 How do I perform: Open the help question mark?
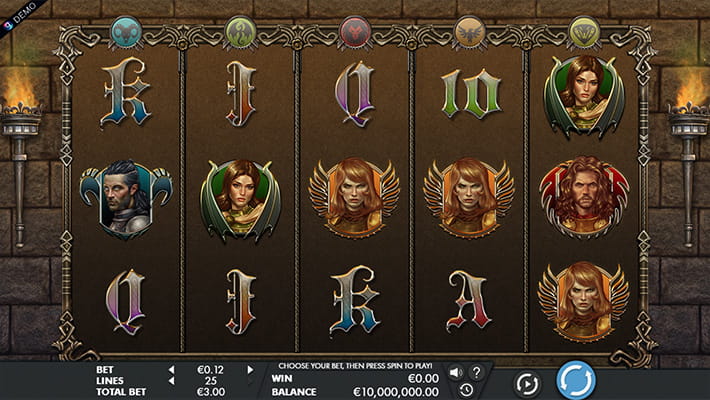476,372
